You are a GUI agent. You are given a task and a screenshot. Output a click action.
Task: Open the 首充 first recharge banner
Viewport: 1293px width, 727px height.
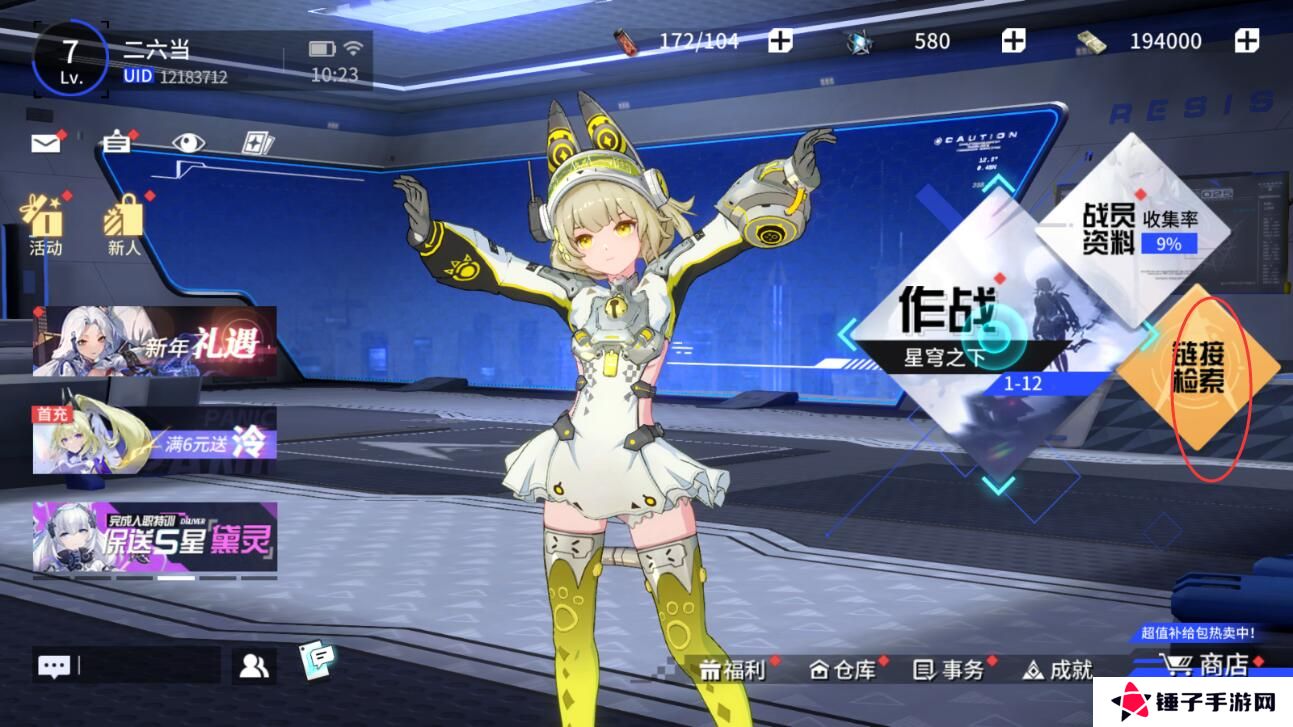[x=155, y=438]
